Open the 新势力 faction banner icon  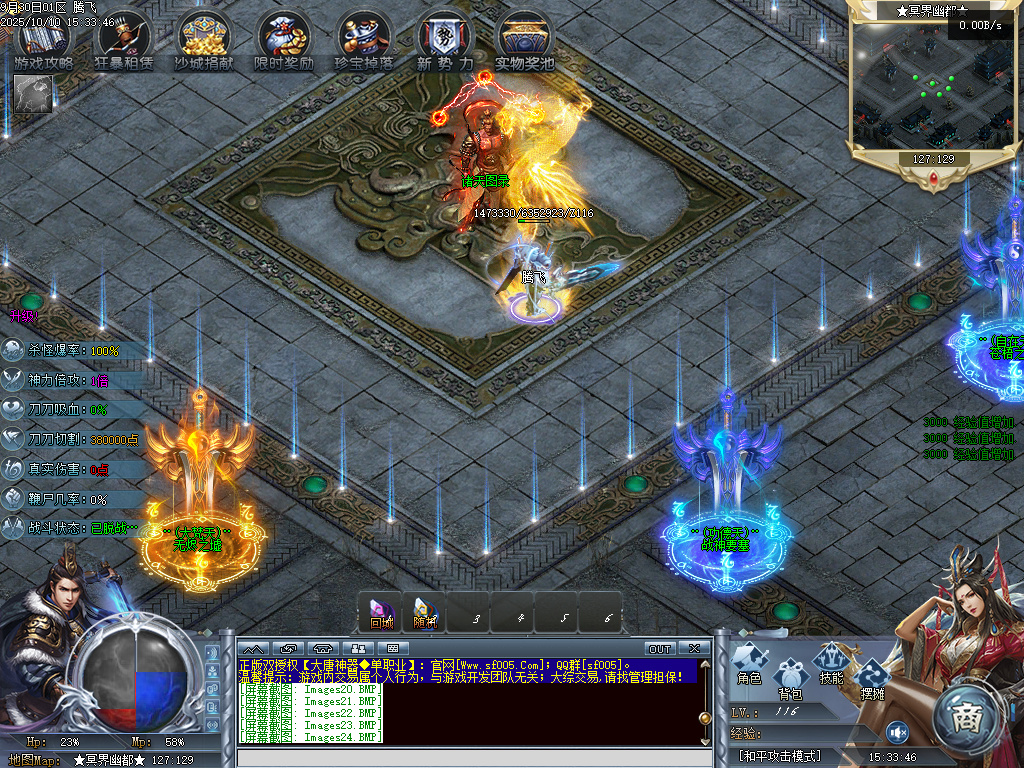pyautogui.click(x=444, y=40)
